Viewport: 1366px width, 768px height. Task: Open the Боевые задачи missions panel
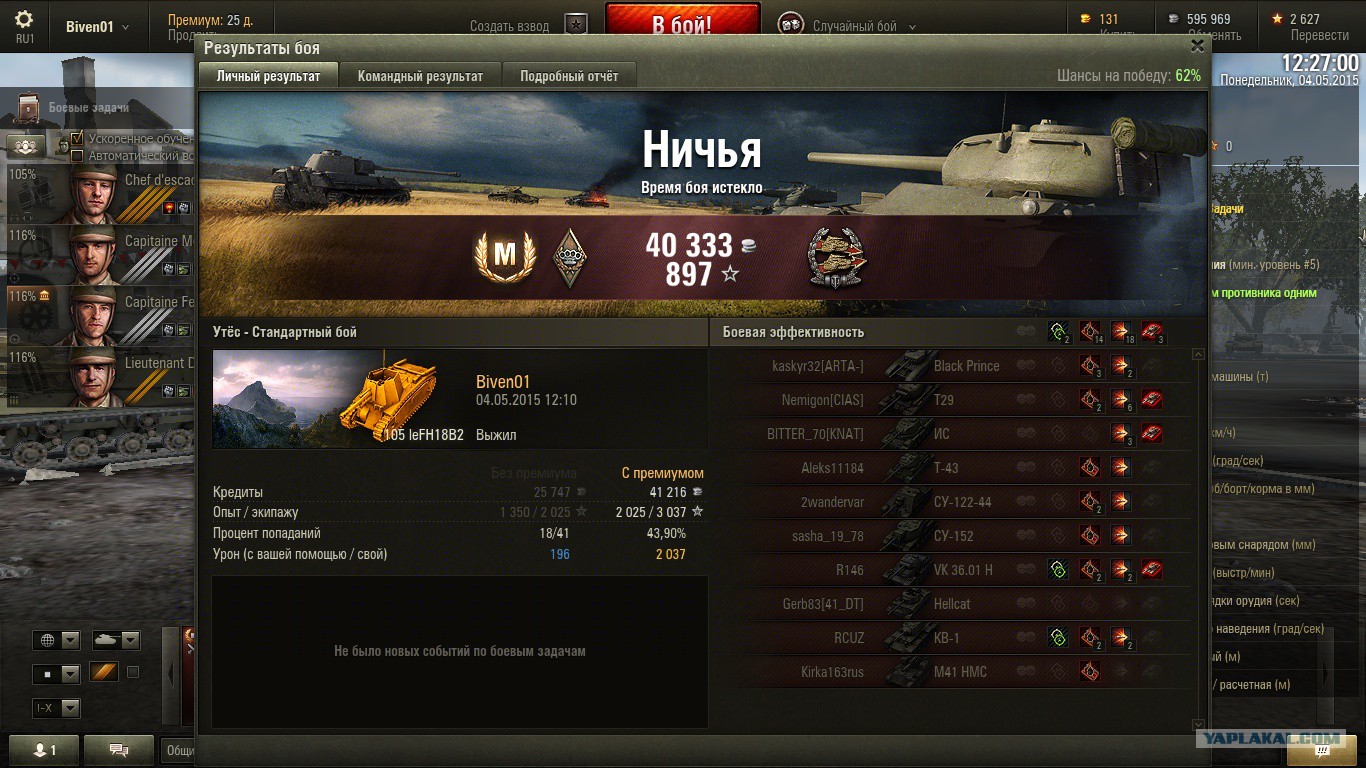point(88,107)
